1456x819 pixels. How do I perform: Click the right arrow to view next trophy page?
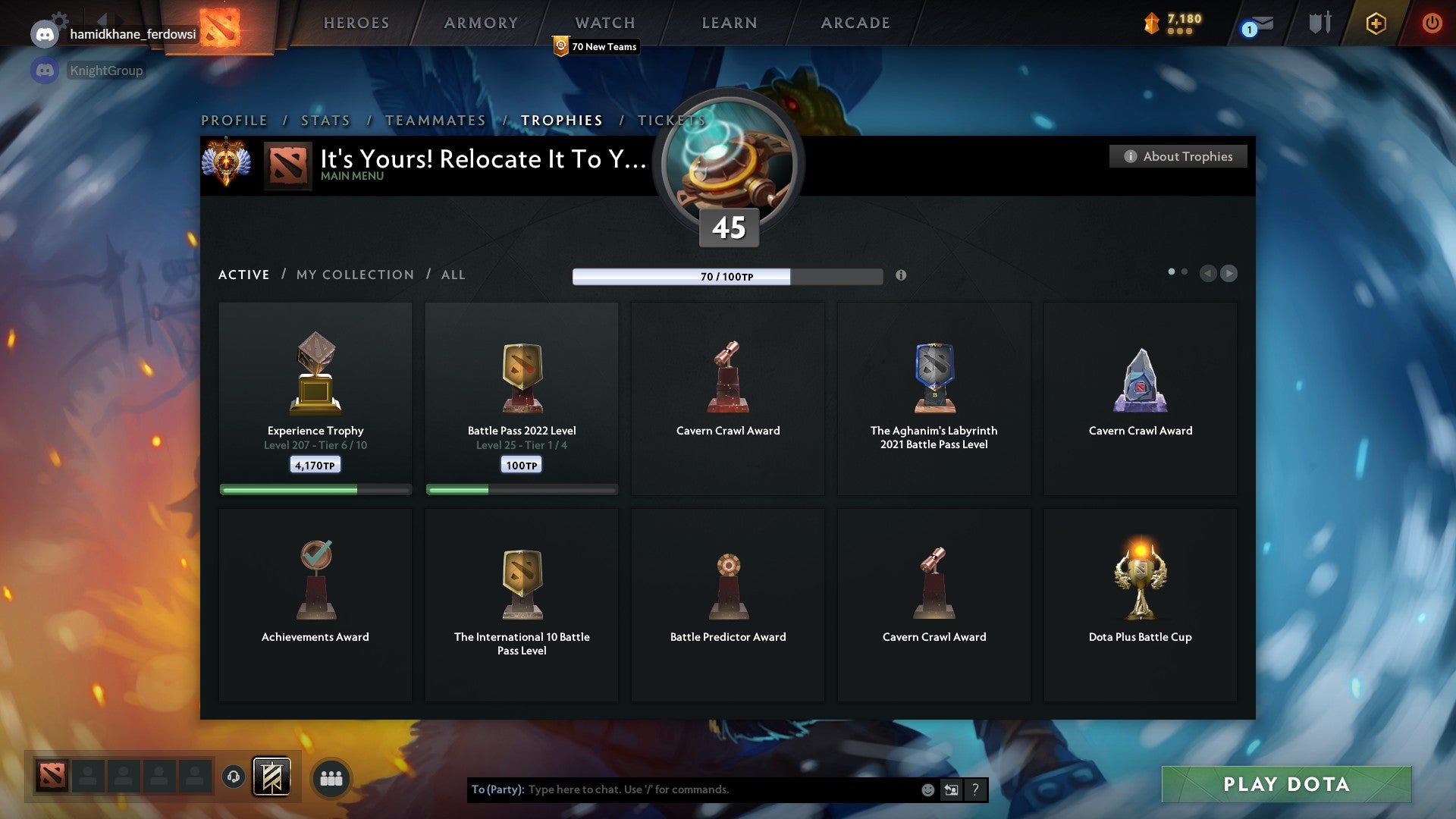pyautogui.click(x=1228, y=274)
